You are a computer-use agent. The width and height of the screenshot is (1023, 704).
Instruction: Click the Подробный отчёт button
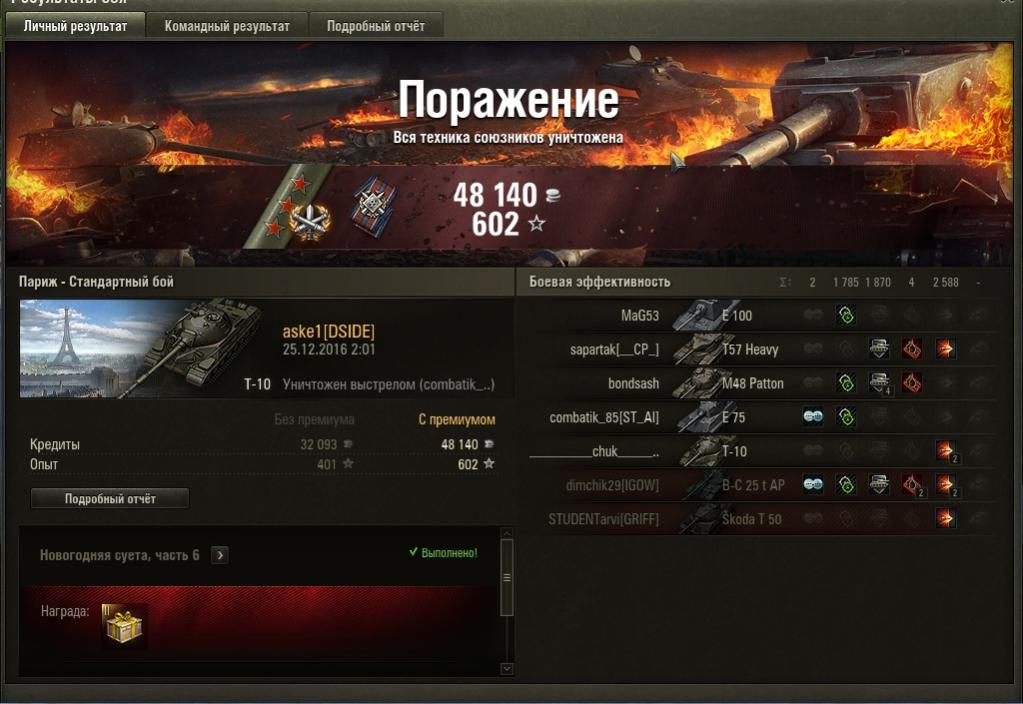110,498
